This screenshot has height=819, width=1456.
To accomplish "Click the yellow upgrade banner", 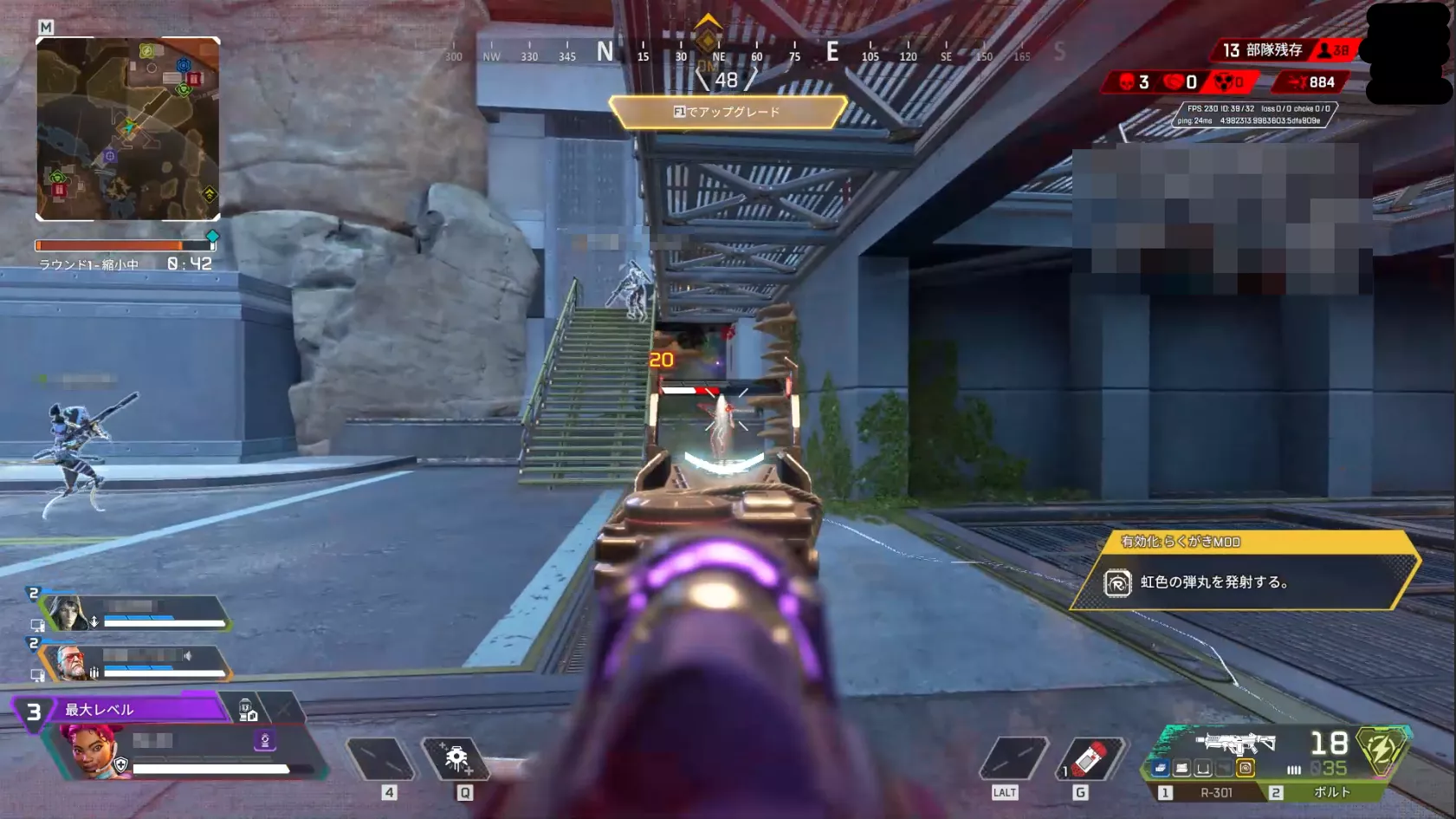I will coord(727,112).
